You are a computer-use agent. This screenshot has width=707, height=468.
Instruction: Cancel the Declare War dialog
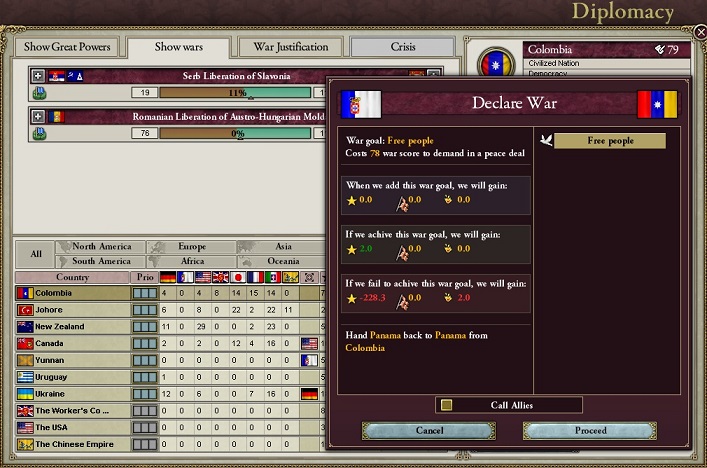[x=429, y=430]
